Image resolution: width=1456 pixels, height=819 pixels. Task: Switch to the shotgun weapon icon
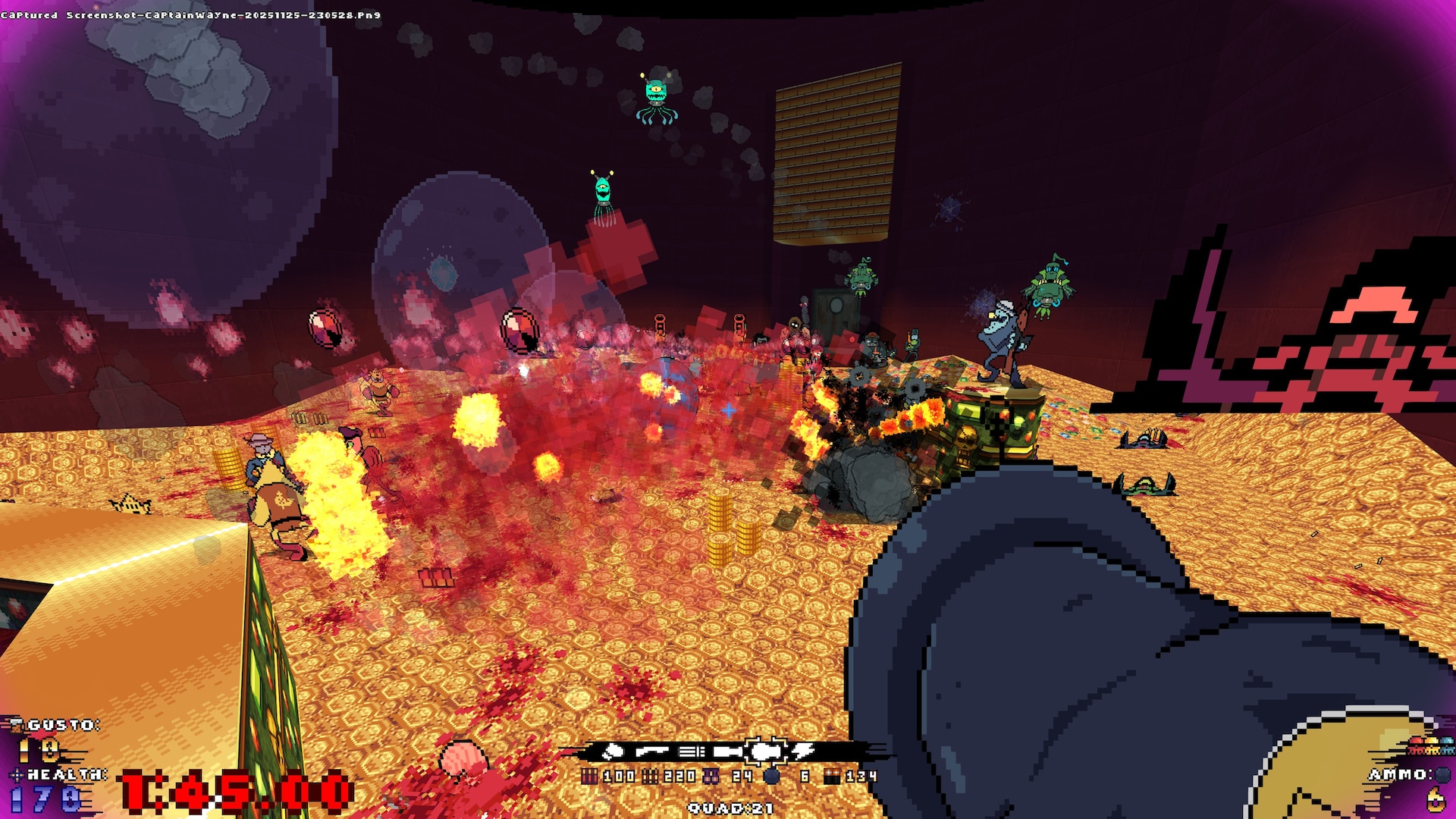click(651, 752)
